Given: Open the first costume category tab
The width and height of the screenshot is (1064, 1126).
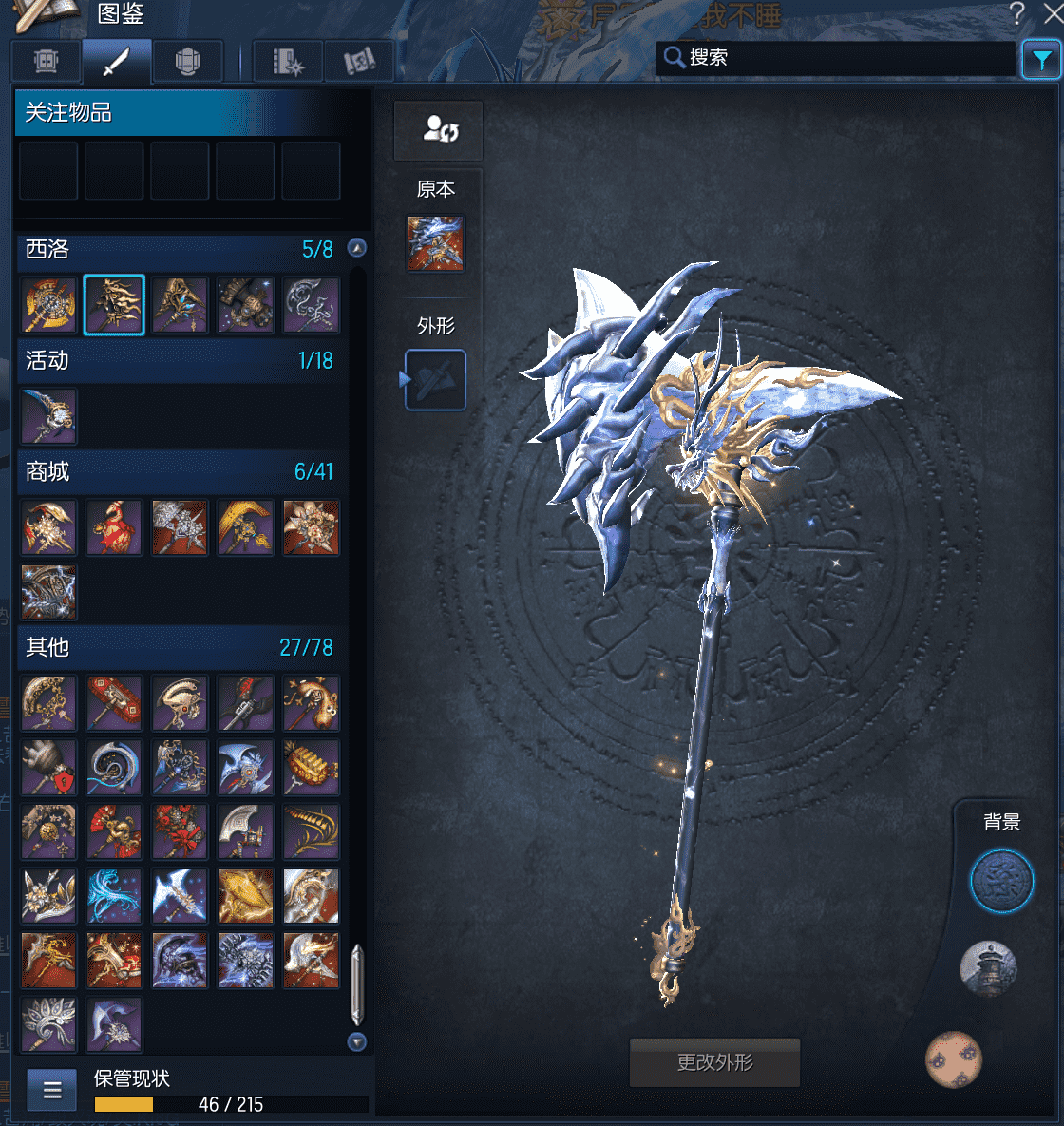Looking at the screenshot, I should [46, 62].
